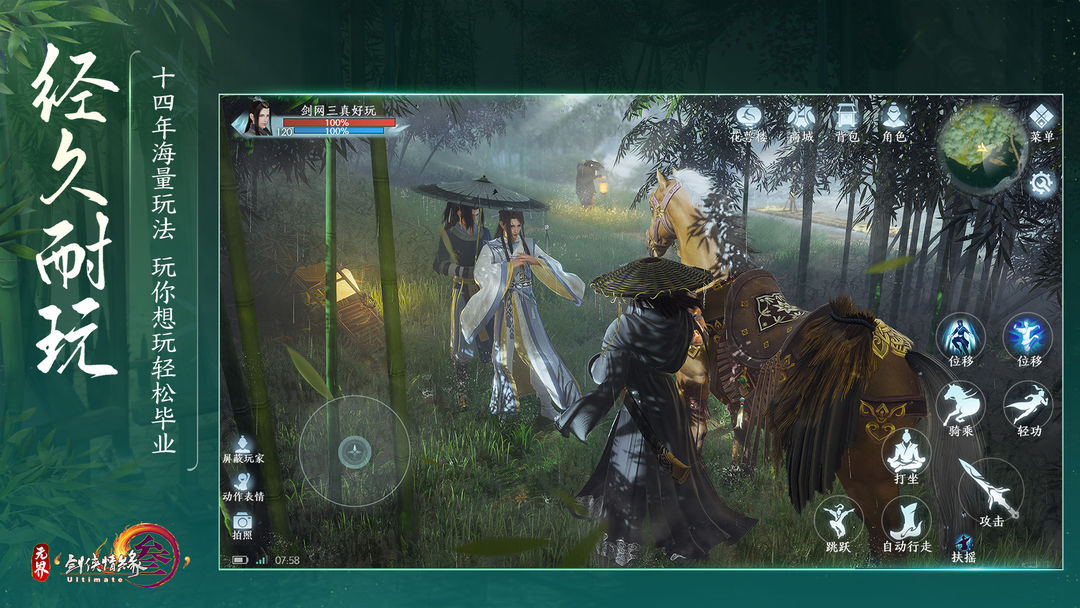The height and width of the screenshot is (608, 1080).
Task: Toggle 自动行走 auto-walk
Action: coord(906,521)
